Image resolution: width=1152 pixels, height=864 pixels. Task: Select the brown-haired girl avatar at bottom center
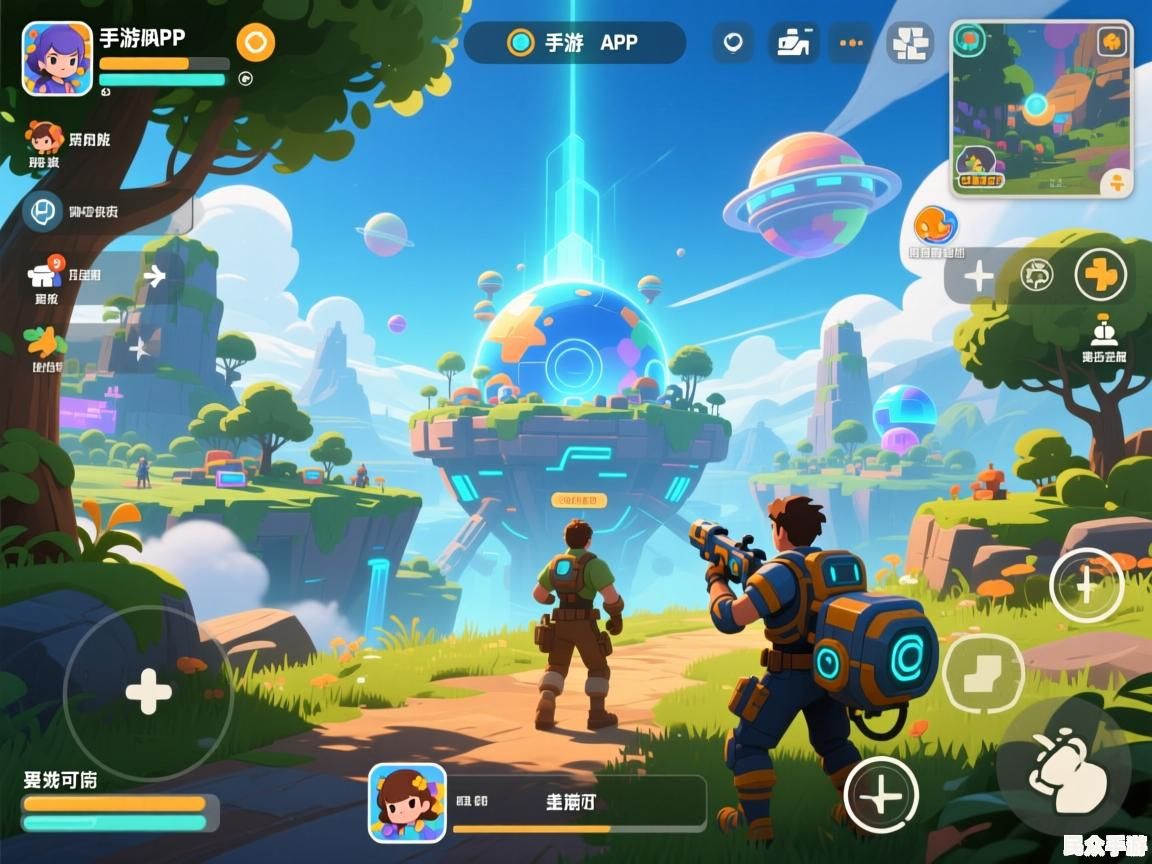click(x=407, y=802)
